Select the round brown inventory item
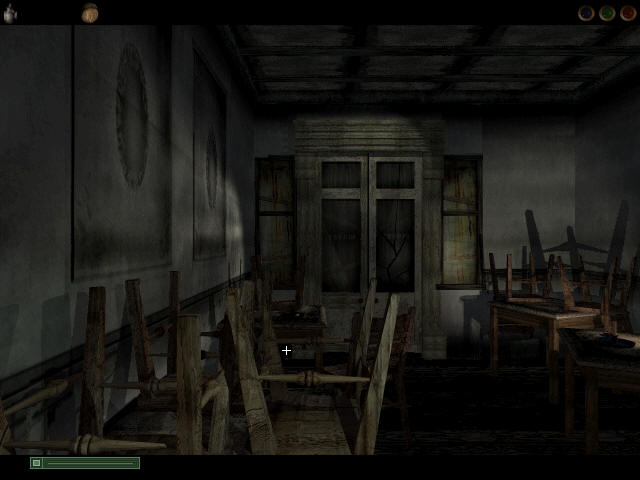 click(90, 13)
